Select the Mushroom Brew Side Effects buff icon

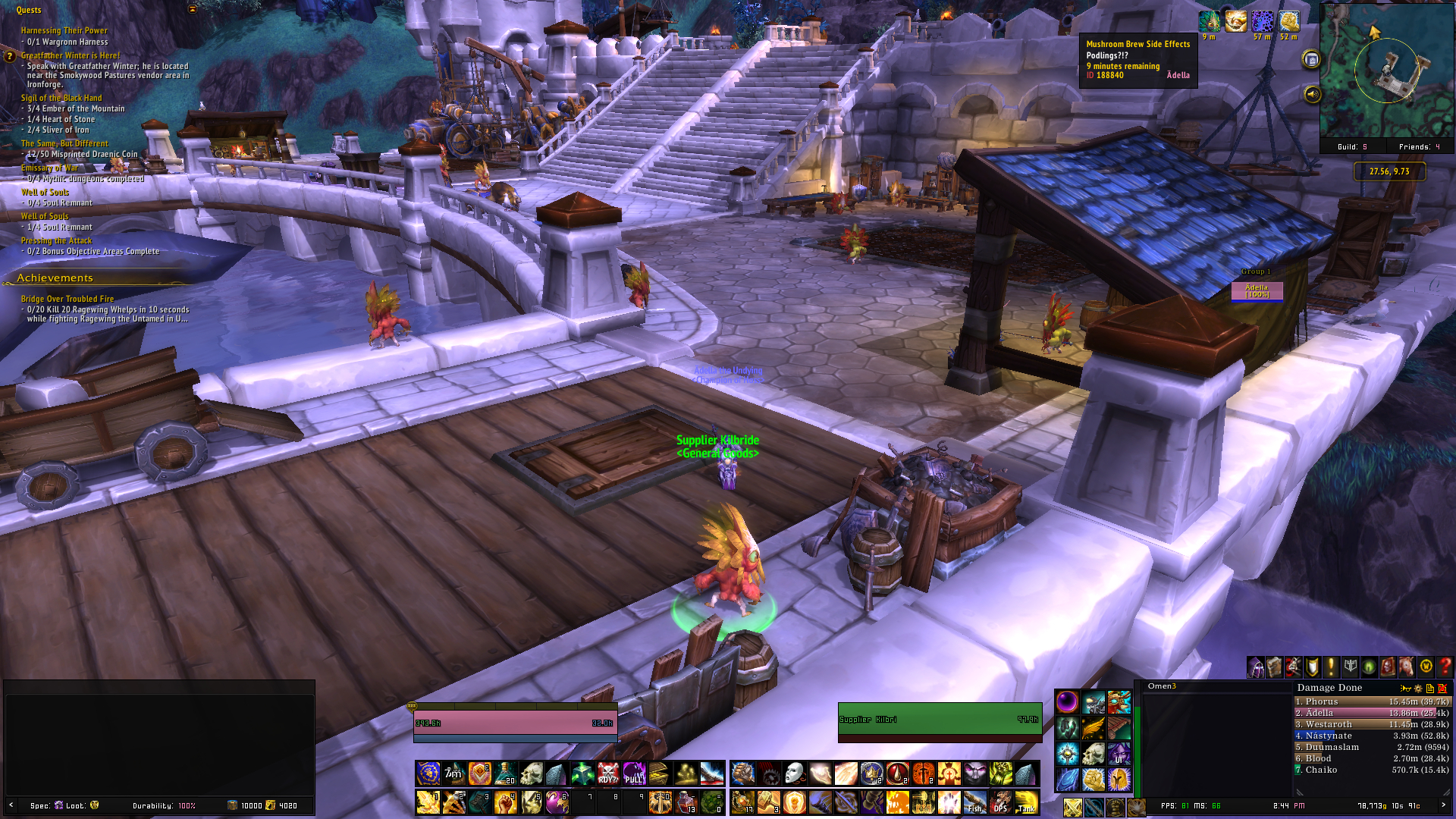click(x=1210, y=22)
